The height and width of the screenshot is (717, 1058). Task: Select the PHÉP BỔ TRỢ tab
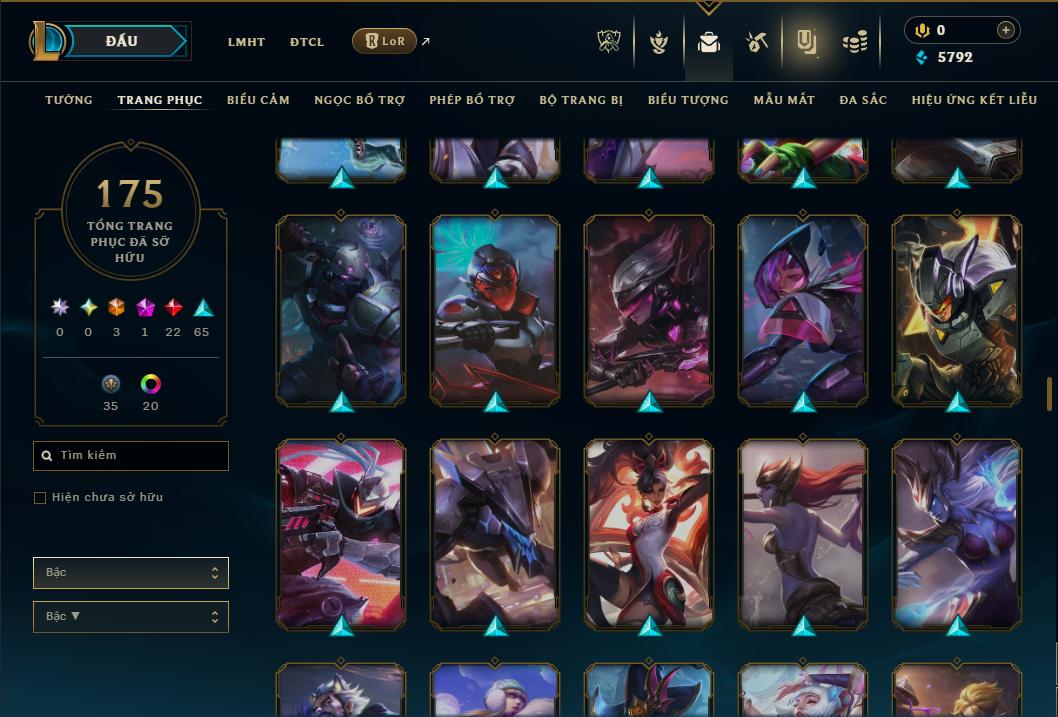coord(472,100)
